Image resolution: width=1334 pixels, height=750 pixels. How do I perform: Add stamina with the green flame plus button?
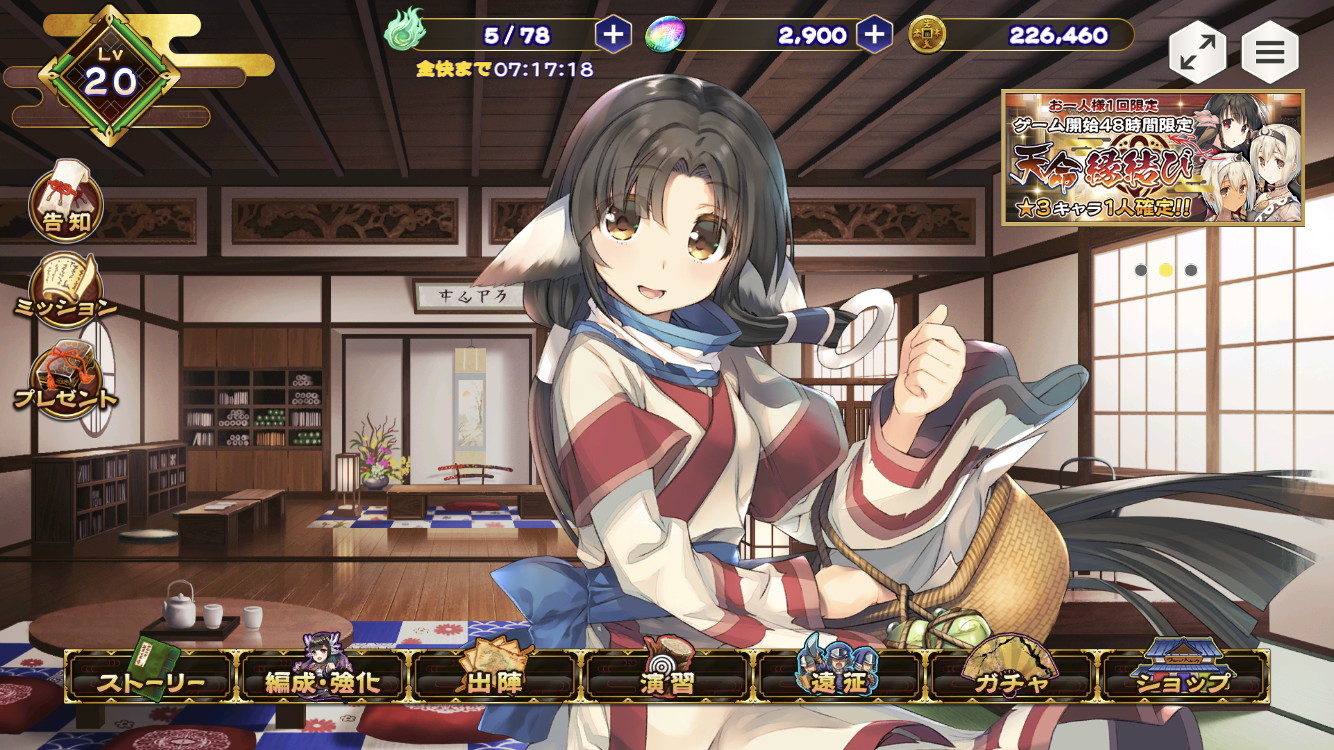[613, 35]
